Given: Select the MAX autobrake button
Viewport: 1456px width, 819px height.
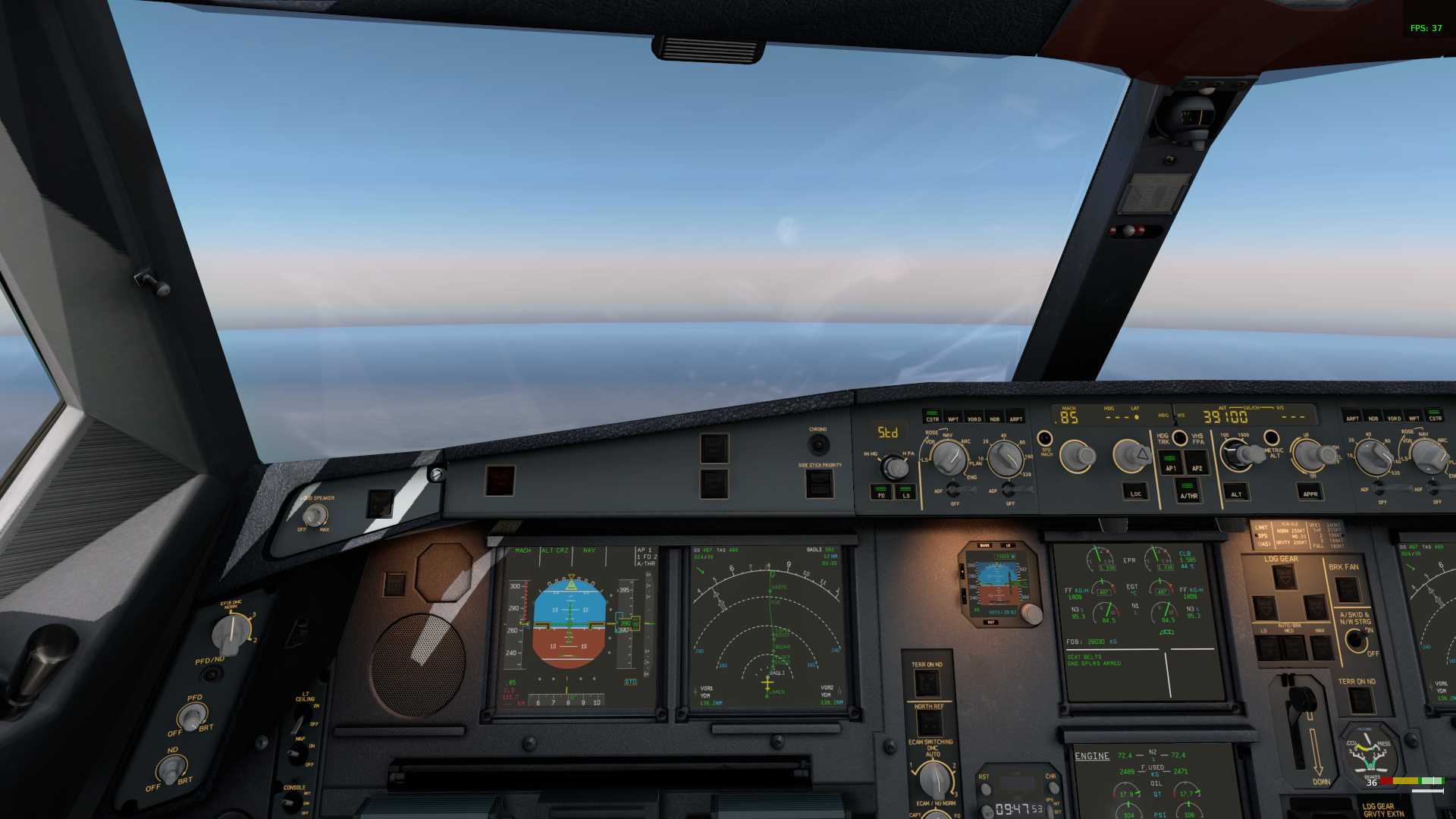Looking at the screenshot, I should point(1321,647).
